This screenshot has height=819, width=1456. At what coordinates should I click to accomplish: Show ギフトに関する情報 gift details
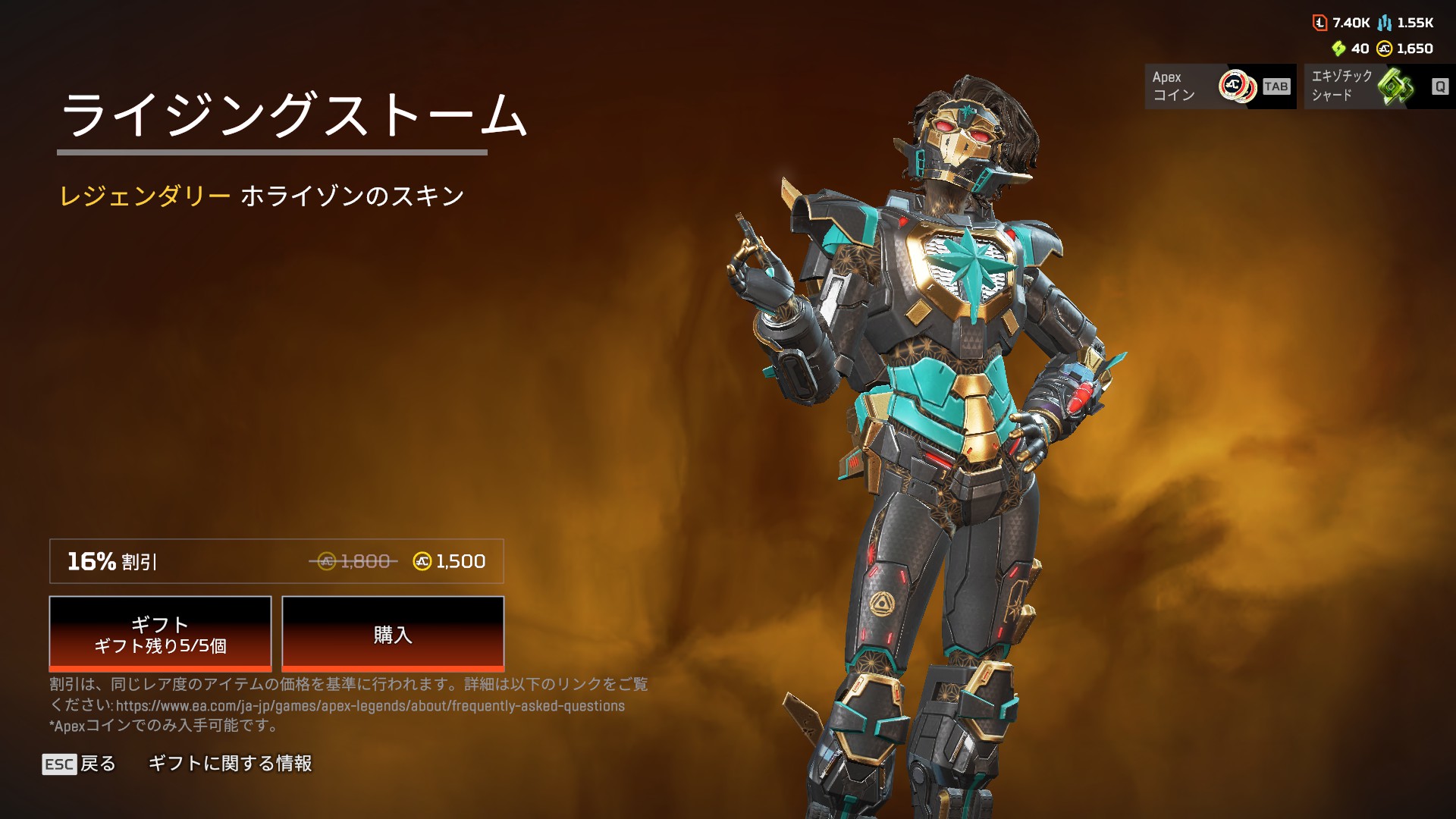(230, 764)
